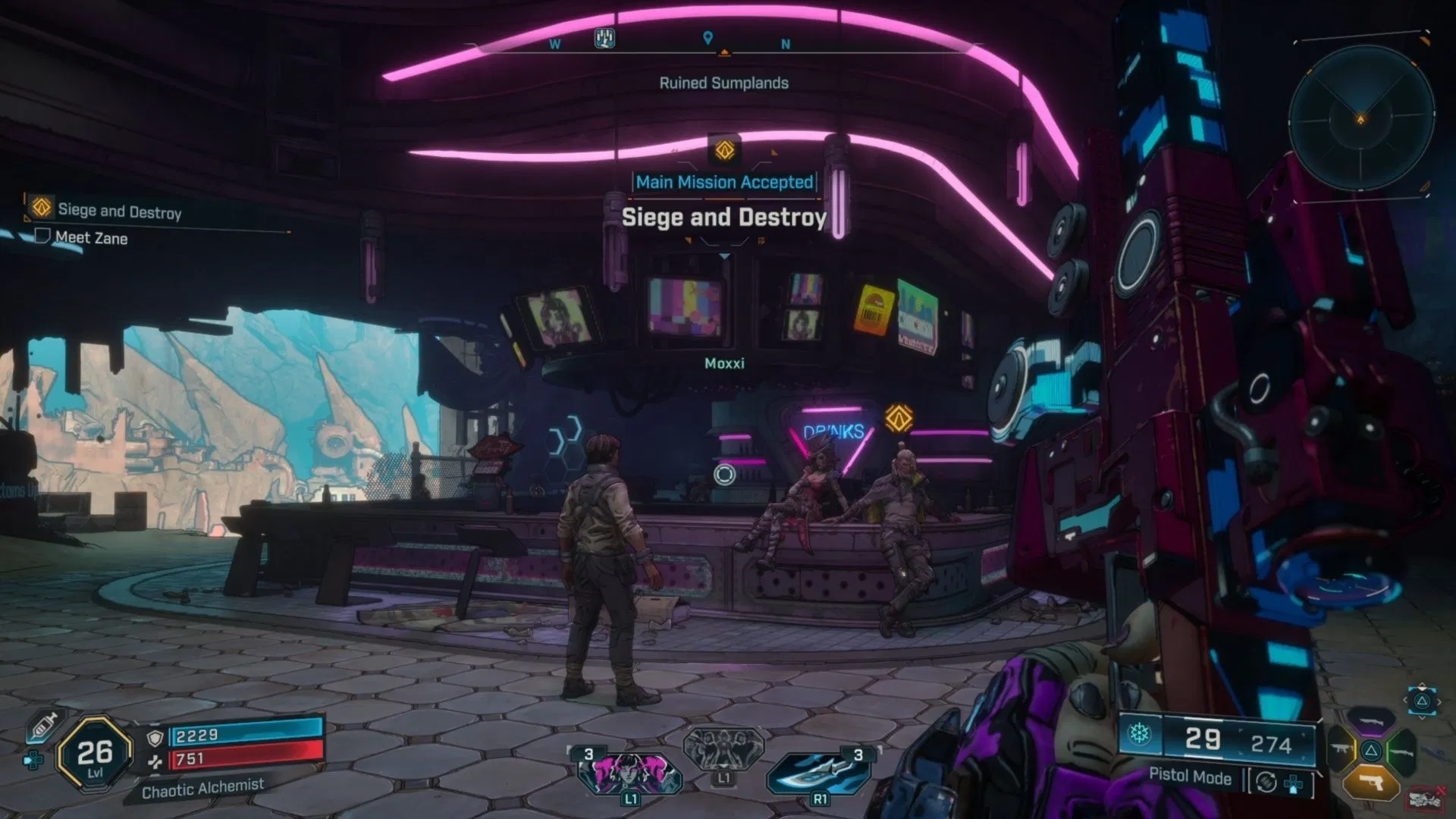Click the location pin on the compass
The width and height of the screenshot is (1456, 819).
pos(708,38)
